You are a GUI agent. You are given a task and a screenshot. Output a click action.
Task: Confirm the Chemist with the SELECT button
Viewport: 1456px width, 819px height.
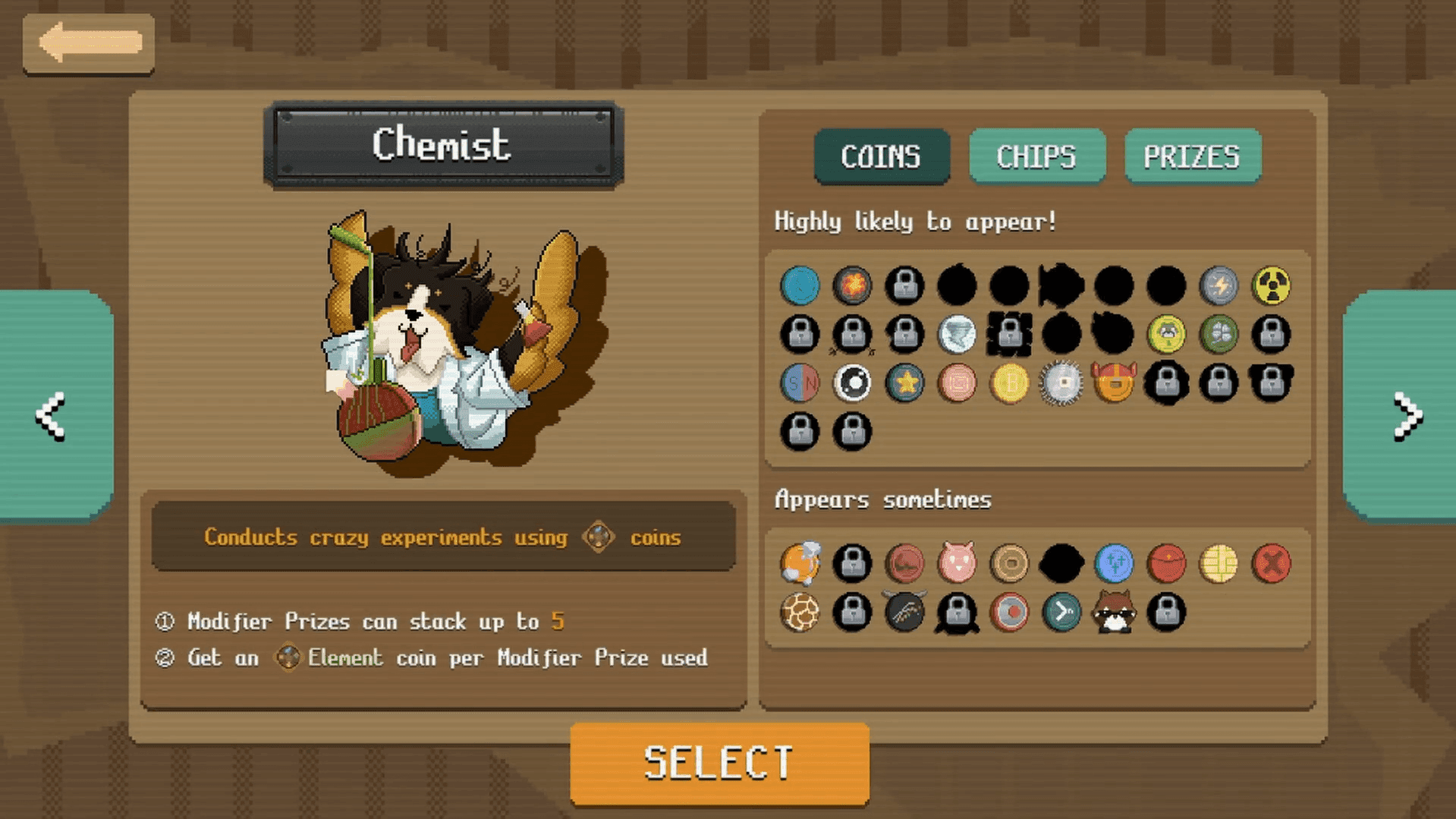point(719,763)
